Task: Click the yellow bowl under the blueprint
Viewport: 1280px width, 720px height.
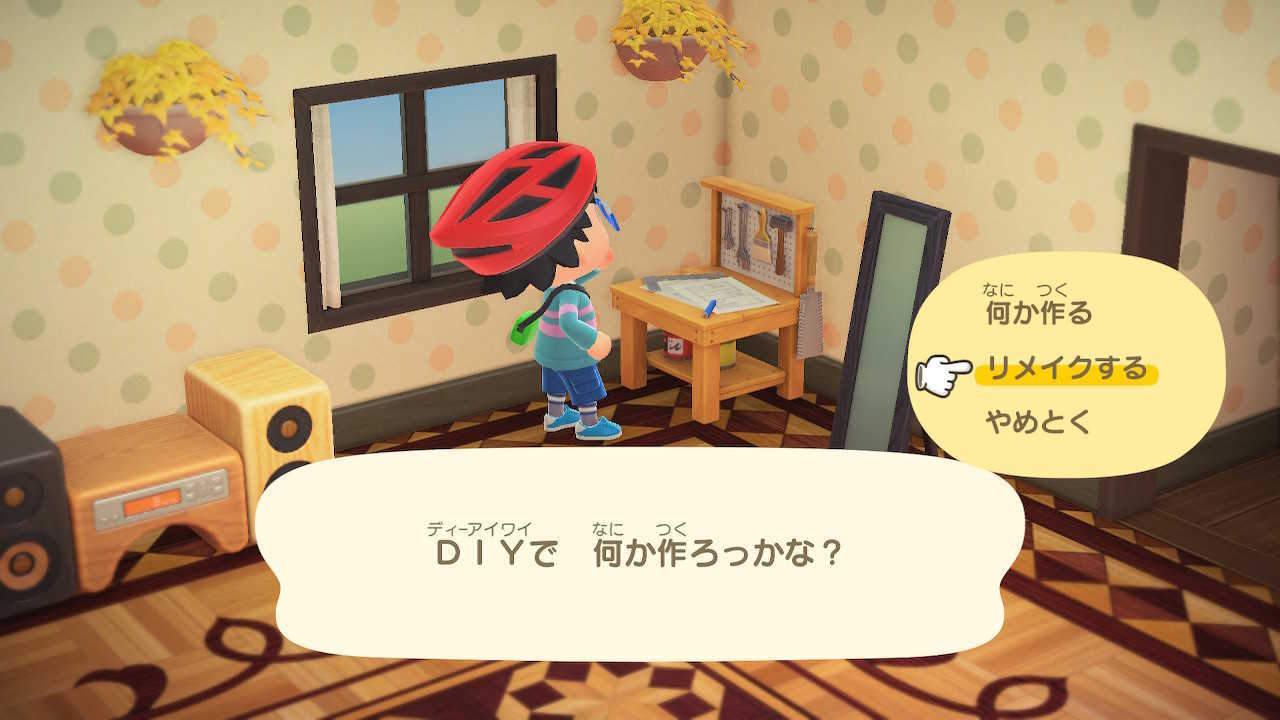Action: (x=727, y=356)
